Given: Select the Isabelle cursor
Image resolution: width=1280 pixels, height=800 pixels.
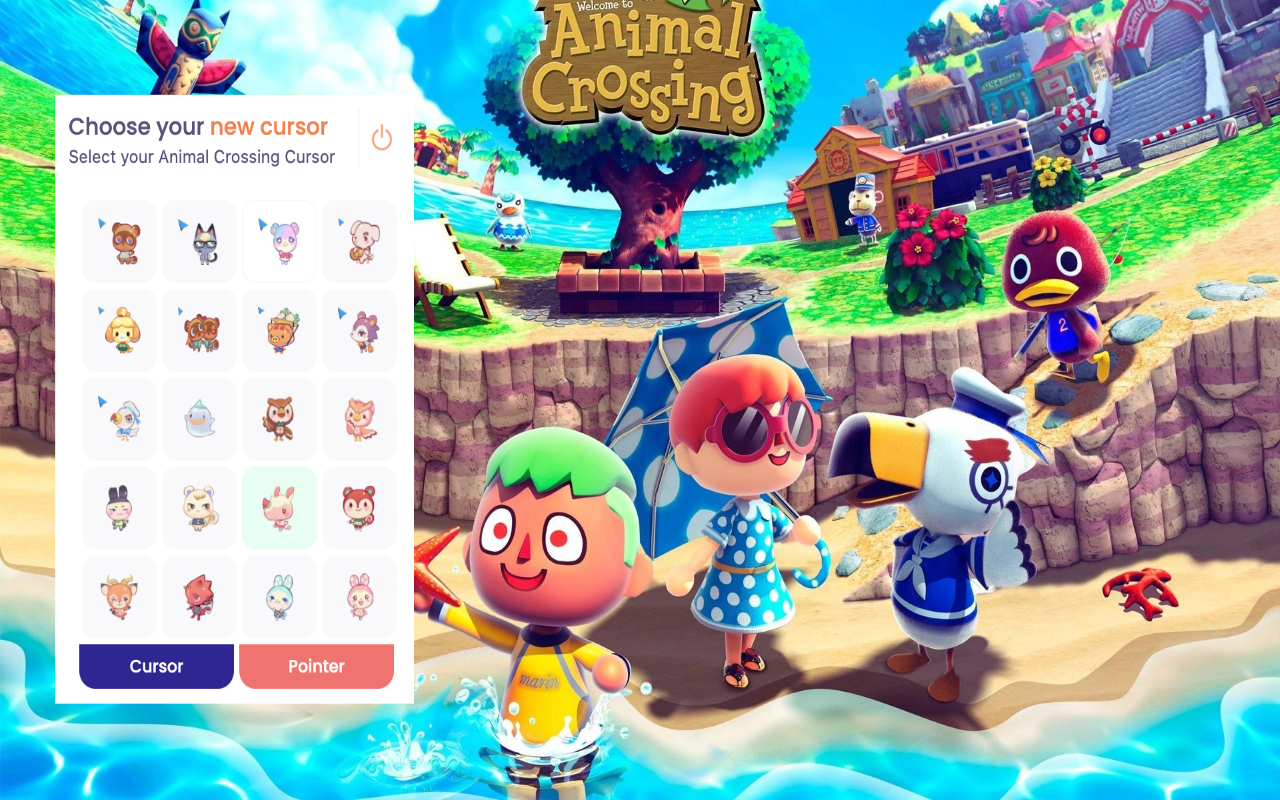Looking at the screenshot, I should [x=119, y=329].
